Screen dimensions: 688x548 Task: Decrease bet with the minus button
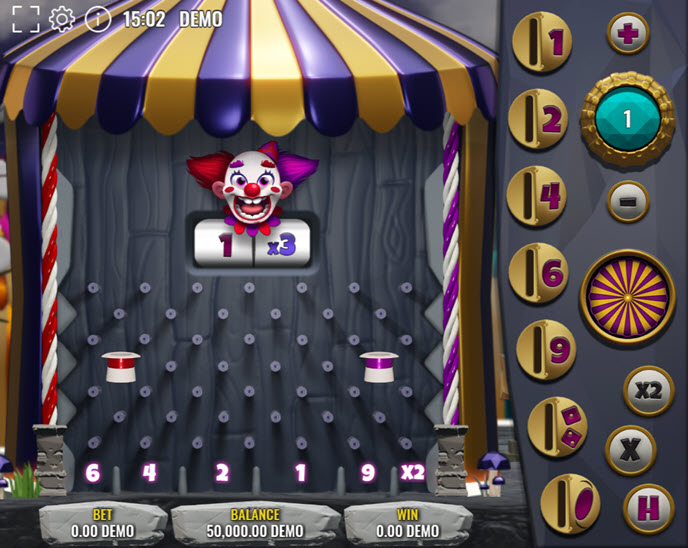pyautogui.click(x=628, y=201)
